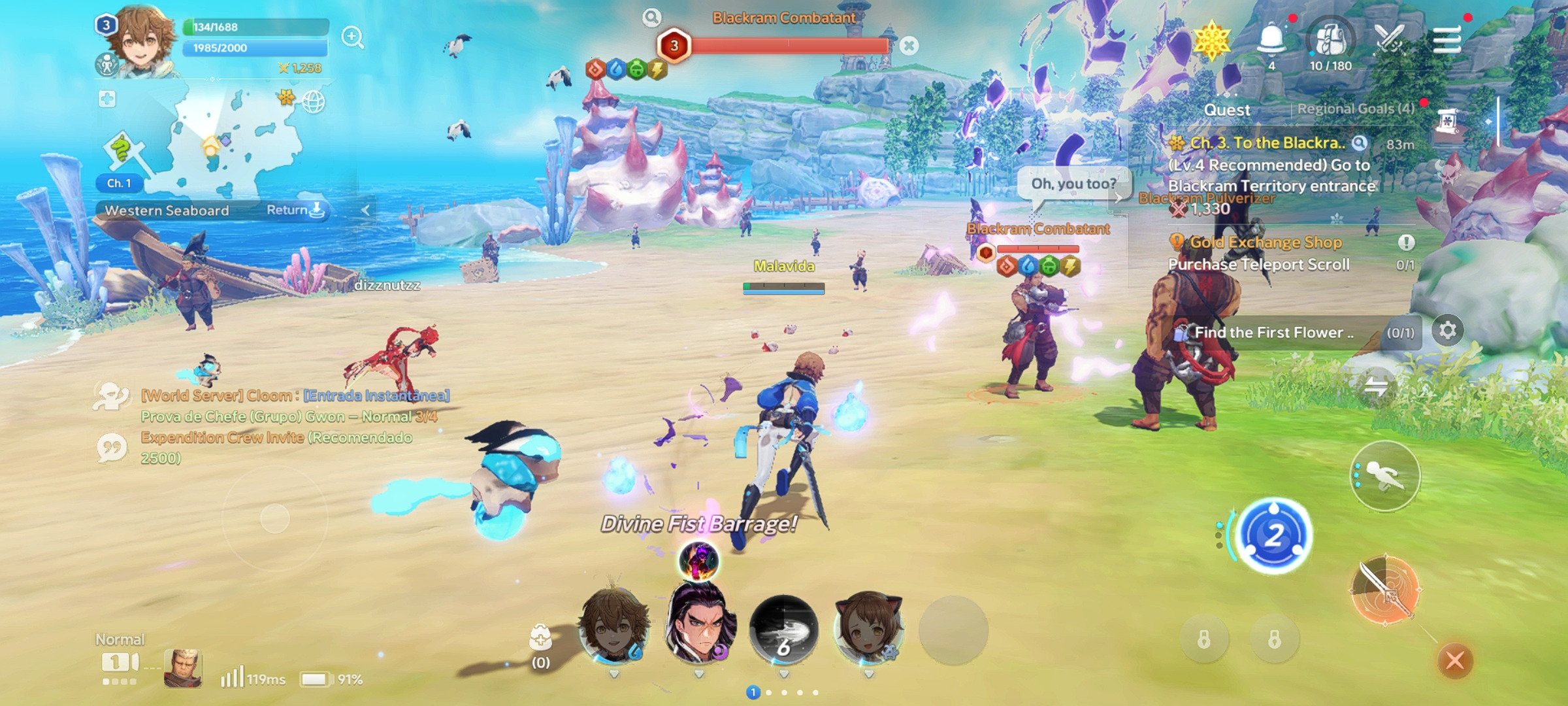Select the dark-haired angry hero portrait
Screen dimensions: 1568x706
(x=699, y=626)
